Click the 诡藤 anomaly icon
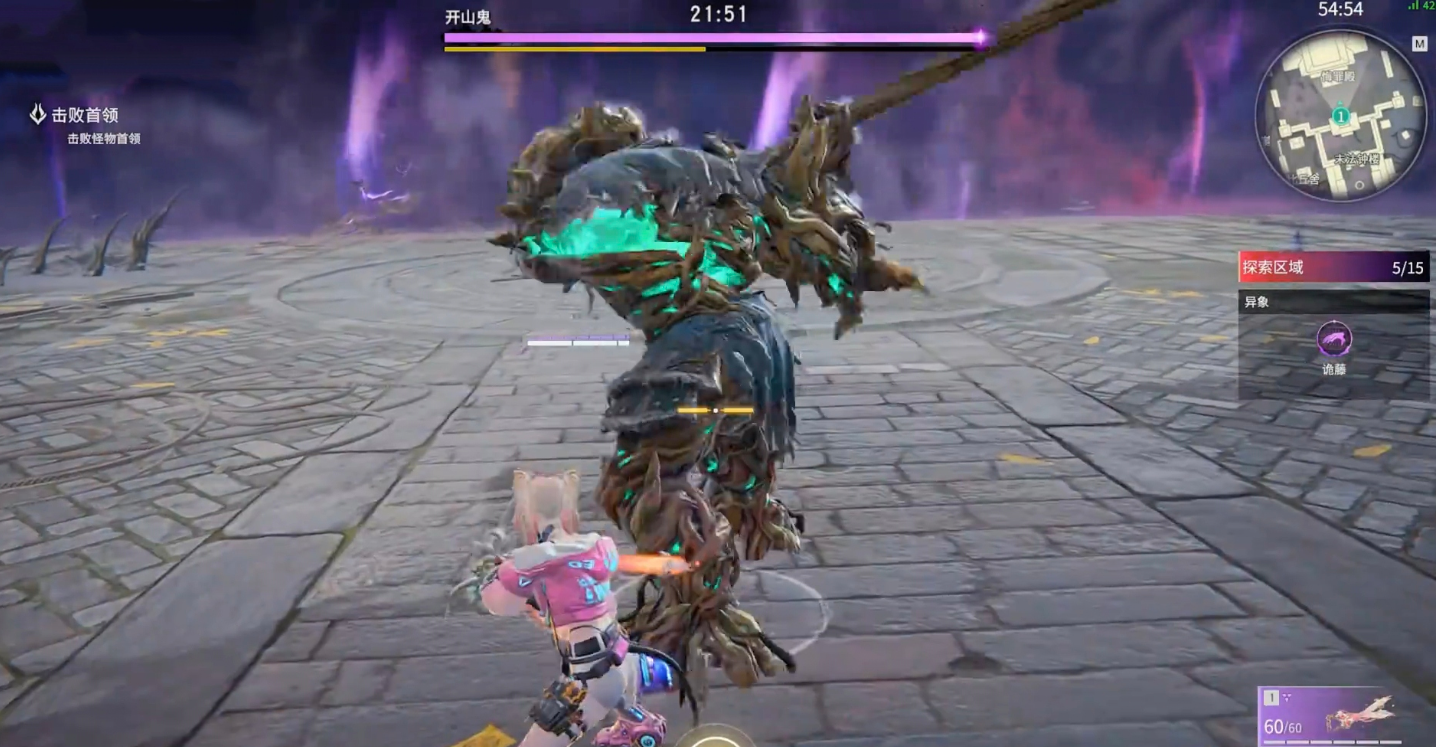1436x747 pixels. pos(1334,340)
